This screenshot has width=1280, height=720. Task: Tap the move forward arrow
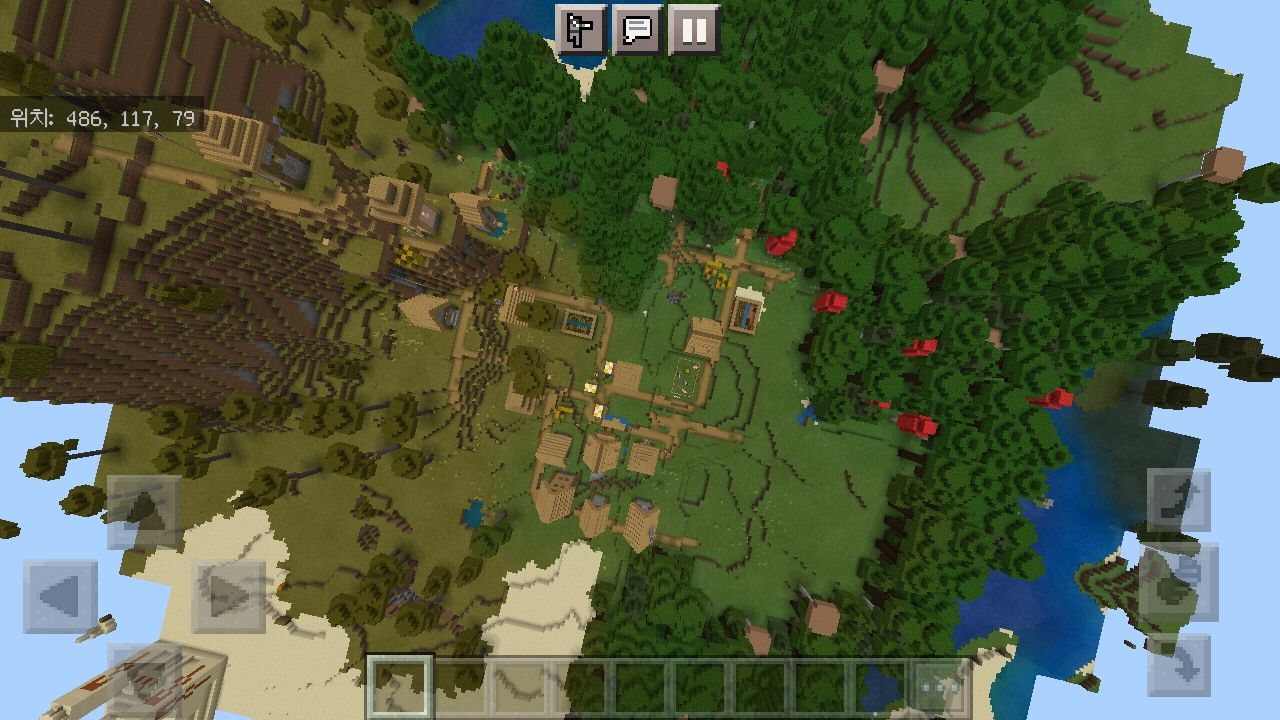click(144, 511)
